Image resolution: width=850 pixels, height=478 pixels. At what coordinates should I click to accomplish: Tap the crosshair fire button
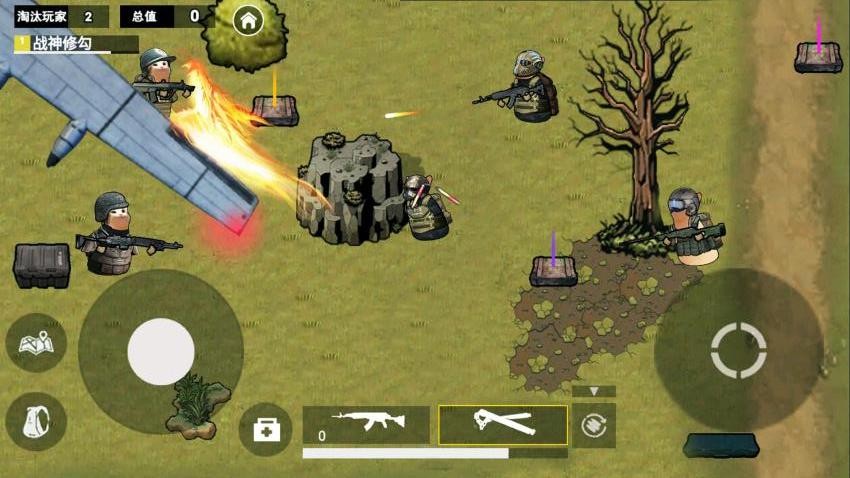[738, 350]
